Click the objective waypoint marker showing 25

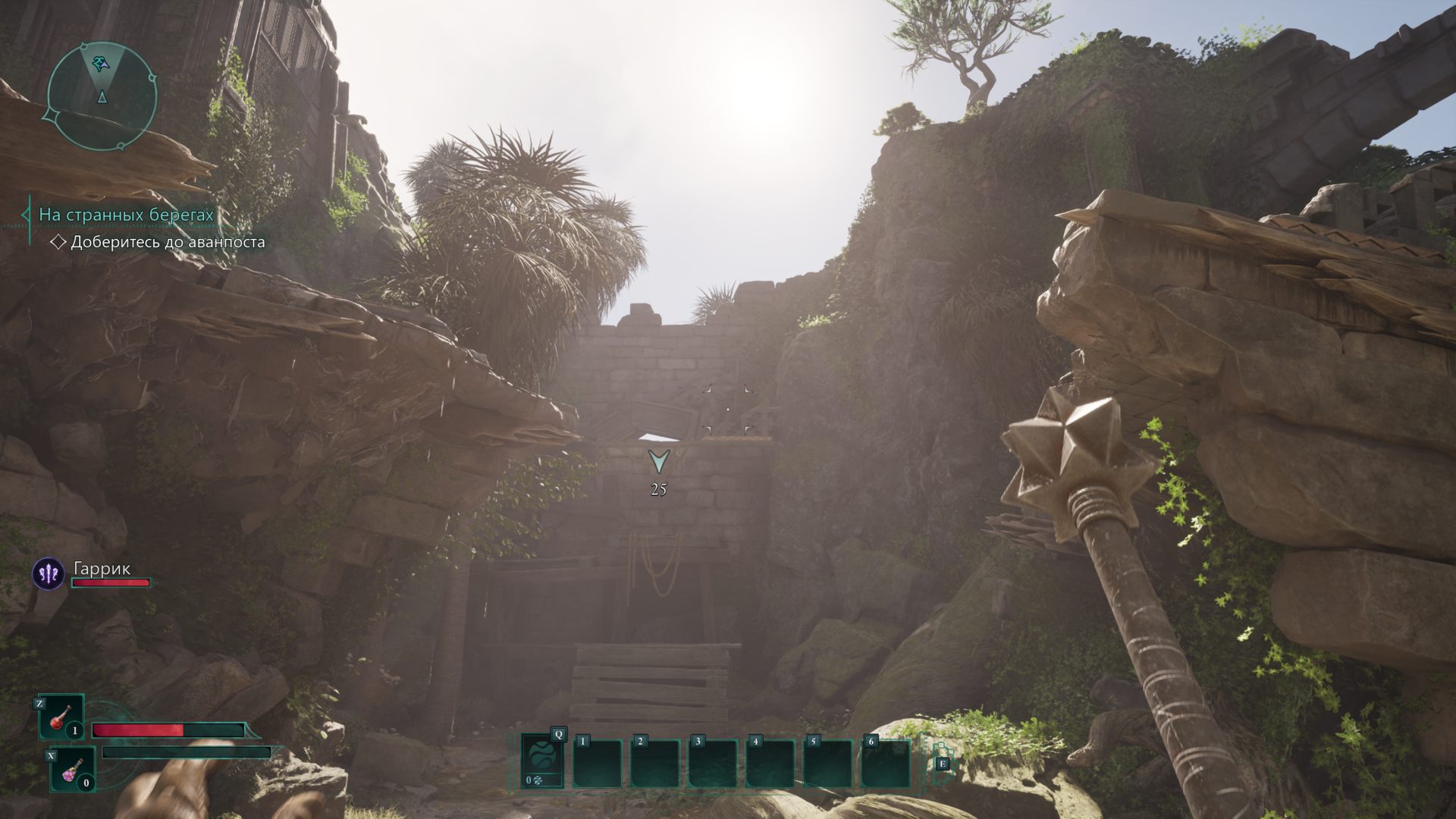pos(658,462)
